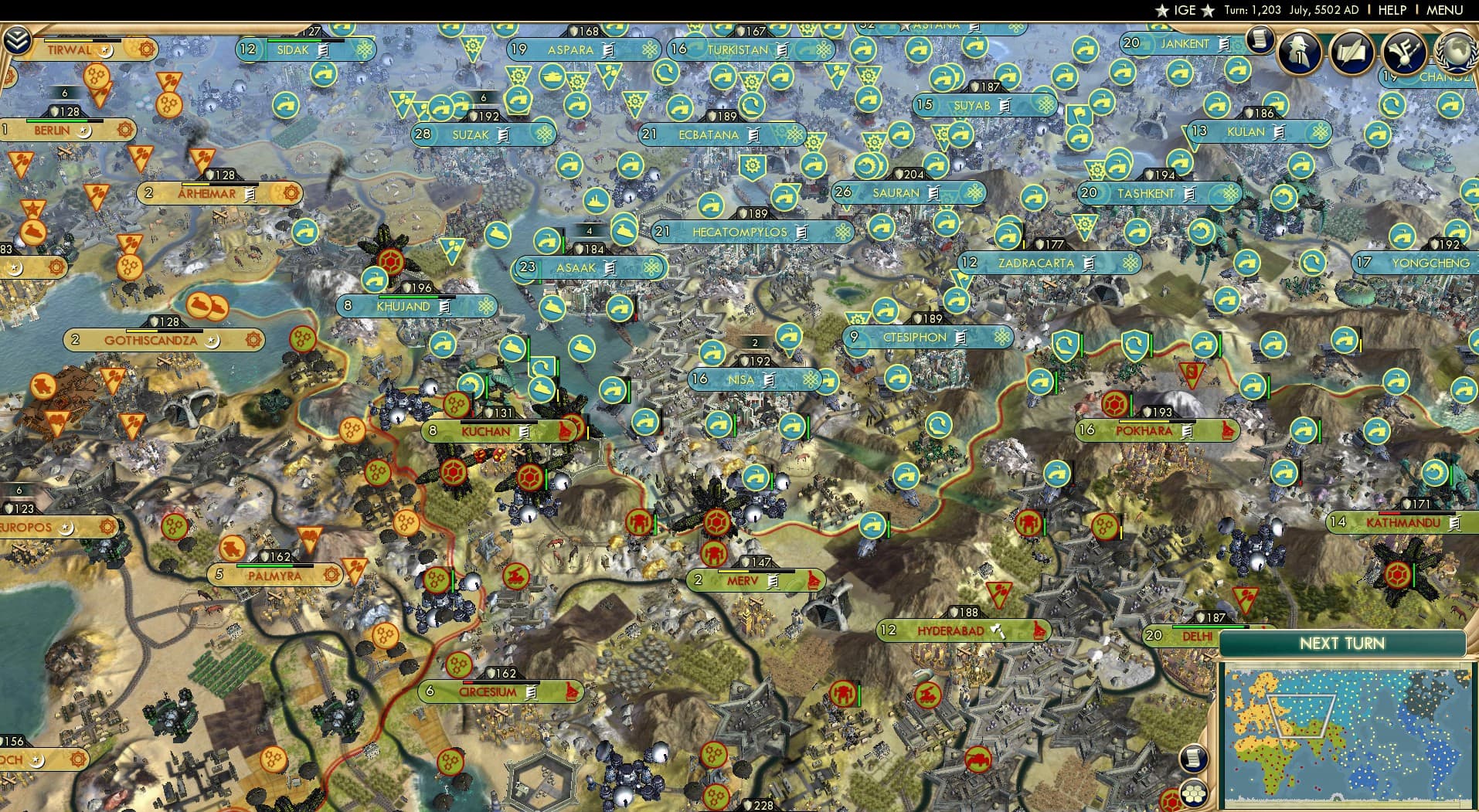Expand Kathmandu's city banner details
Image resolution: width=1479 pixels, height=812 pixels.
pos(1404,522)
